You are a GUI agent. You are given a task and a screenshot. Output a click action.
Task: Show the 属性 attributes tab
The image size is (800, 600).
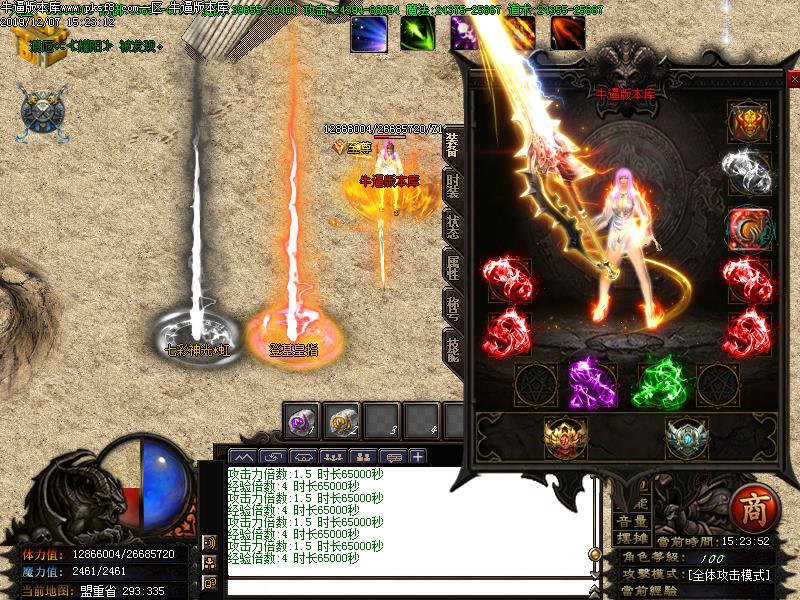coord(452,266)
